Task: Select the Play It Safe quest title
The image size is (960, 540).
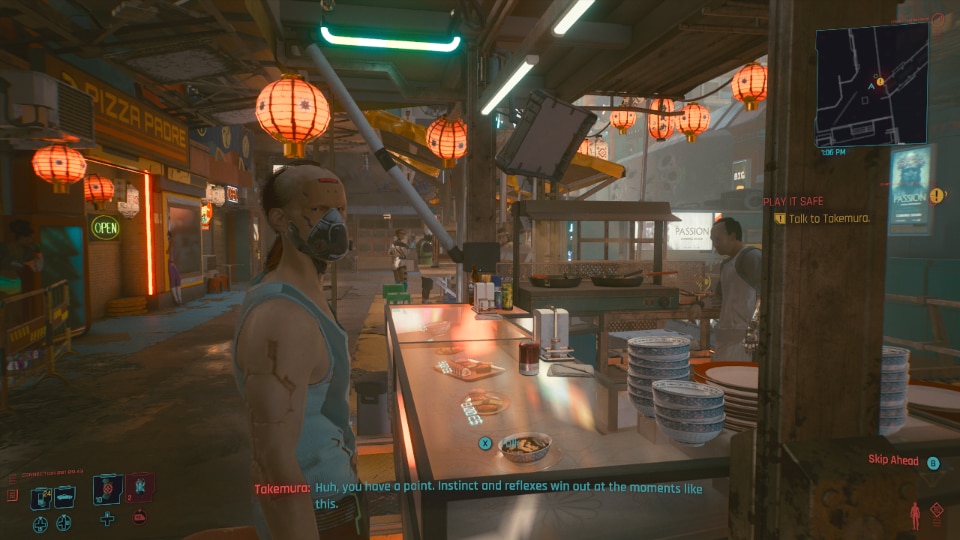Action: tap(793, 201)
